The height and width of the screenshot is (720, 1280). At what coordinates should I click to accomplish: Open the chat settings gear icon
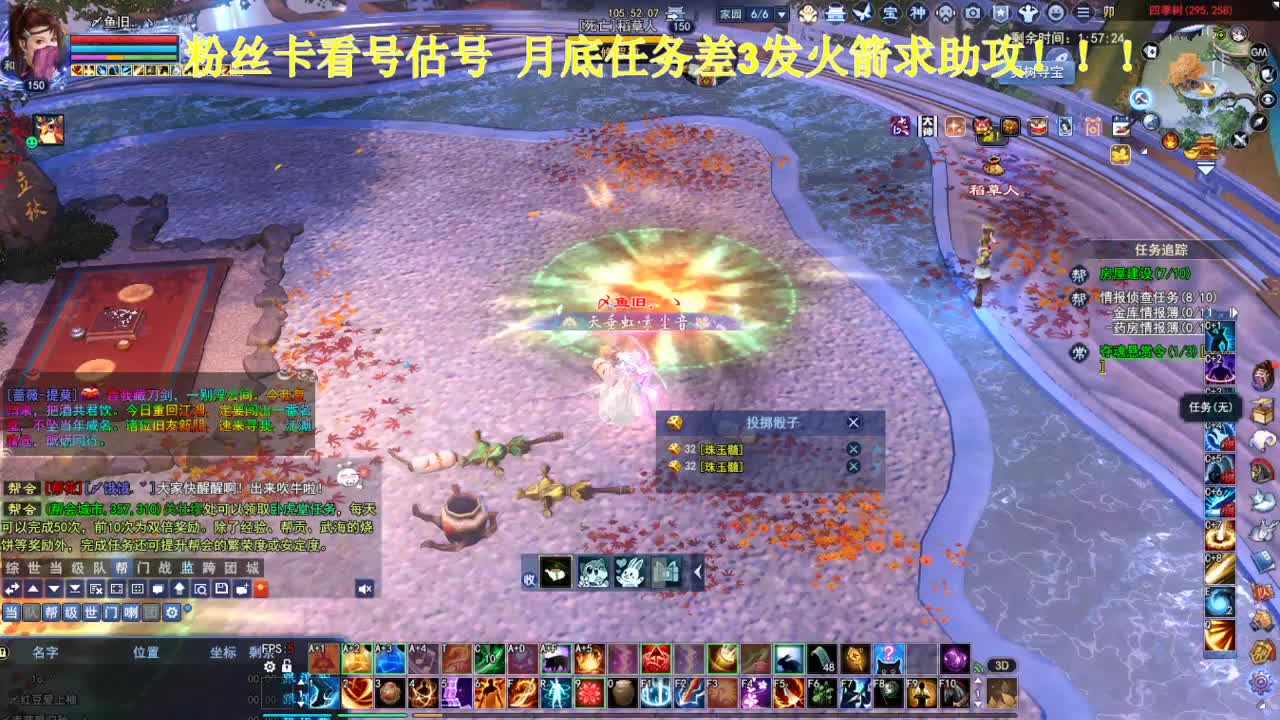[172, 612]
